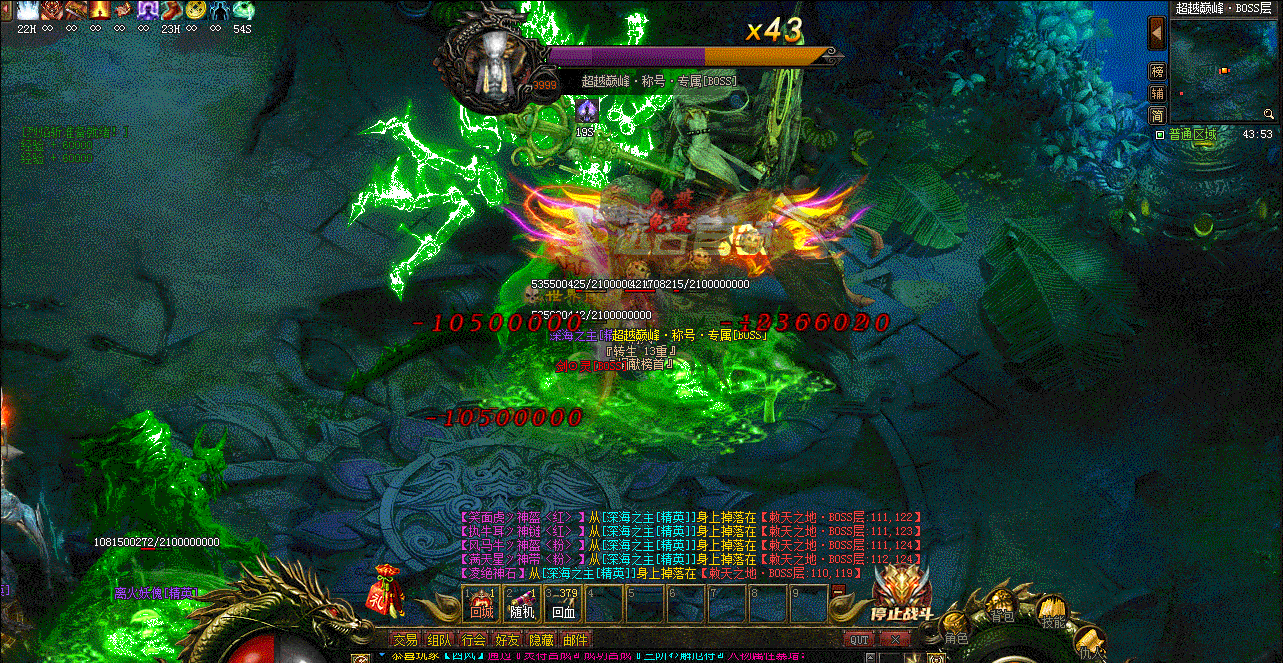Open the 辅 assist button beside minimap

pos(1157,93)
